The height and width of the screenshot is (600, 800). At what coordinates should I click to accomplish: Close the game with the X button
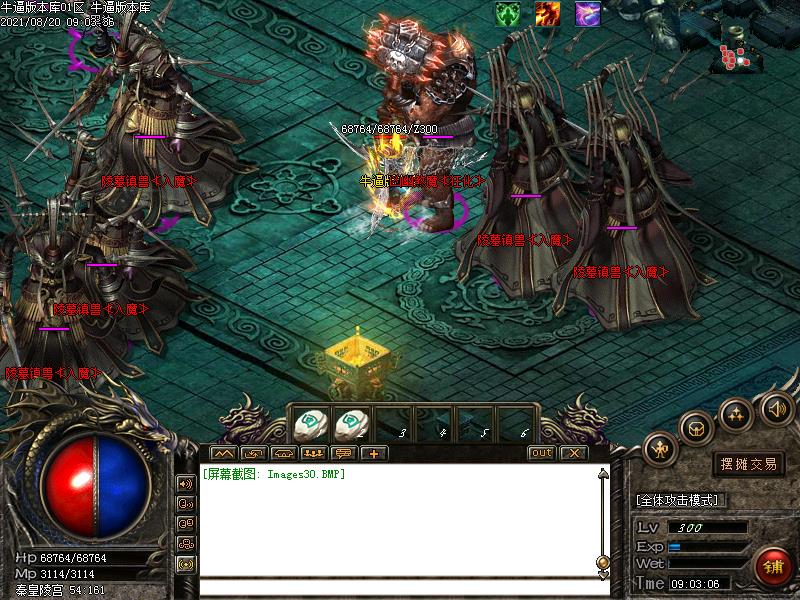click(572, 453)
